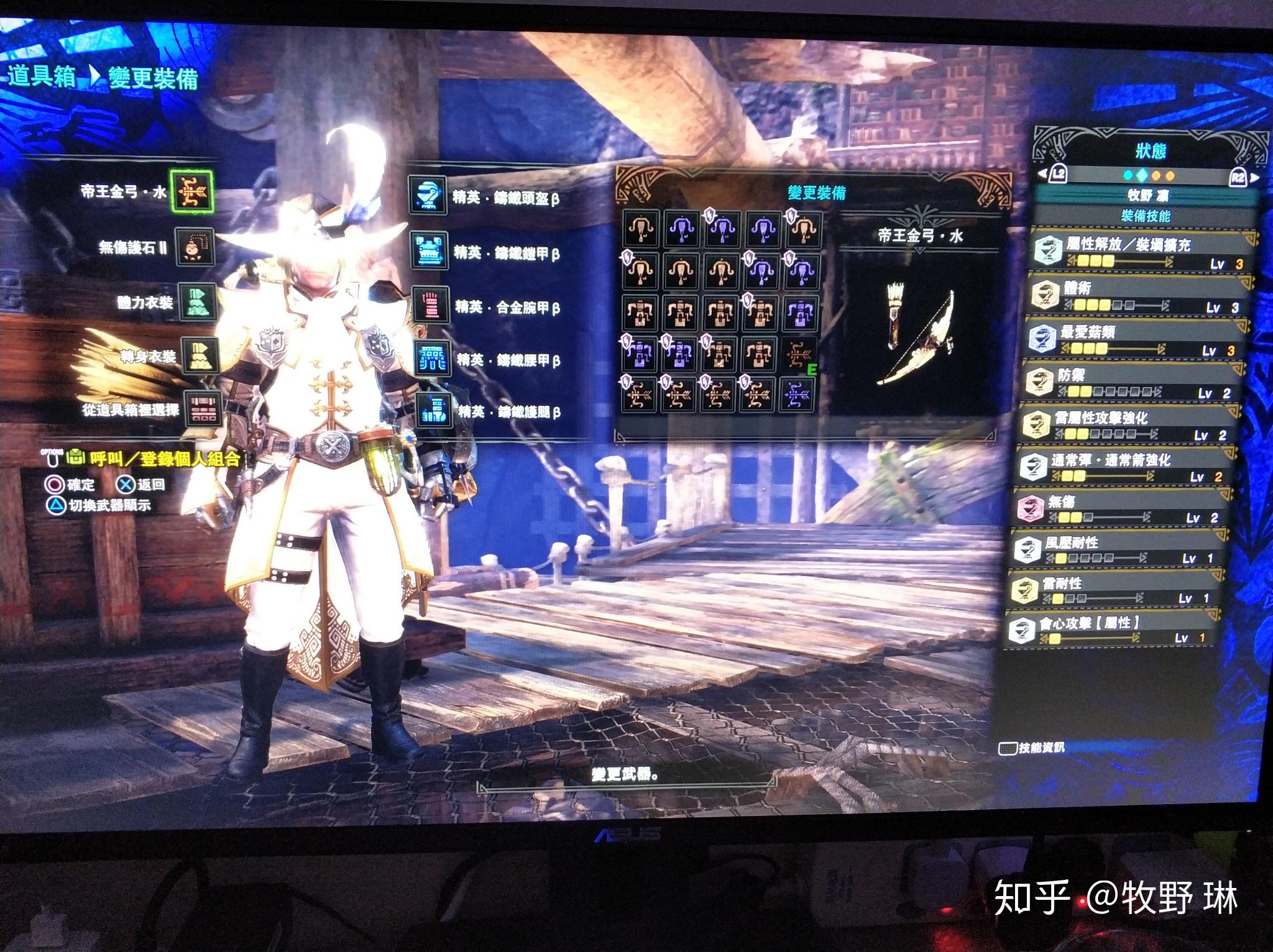
Task: Open the 無傷護石 II charm slot
Action: coord(195,247)
